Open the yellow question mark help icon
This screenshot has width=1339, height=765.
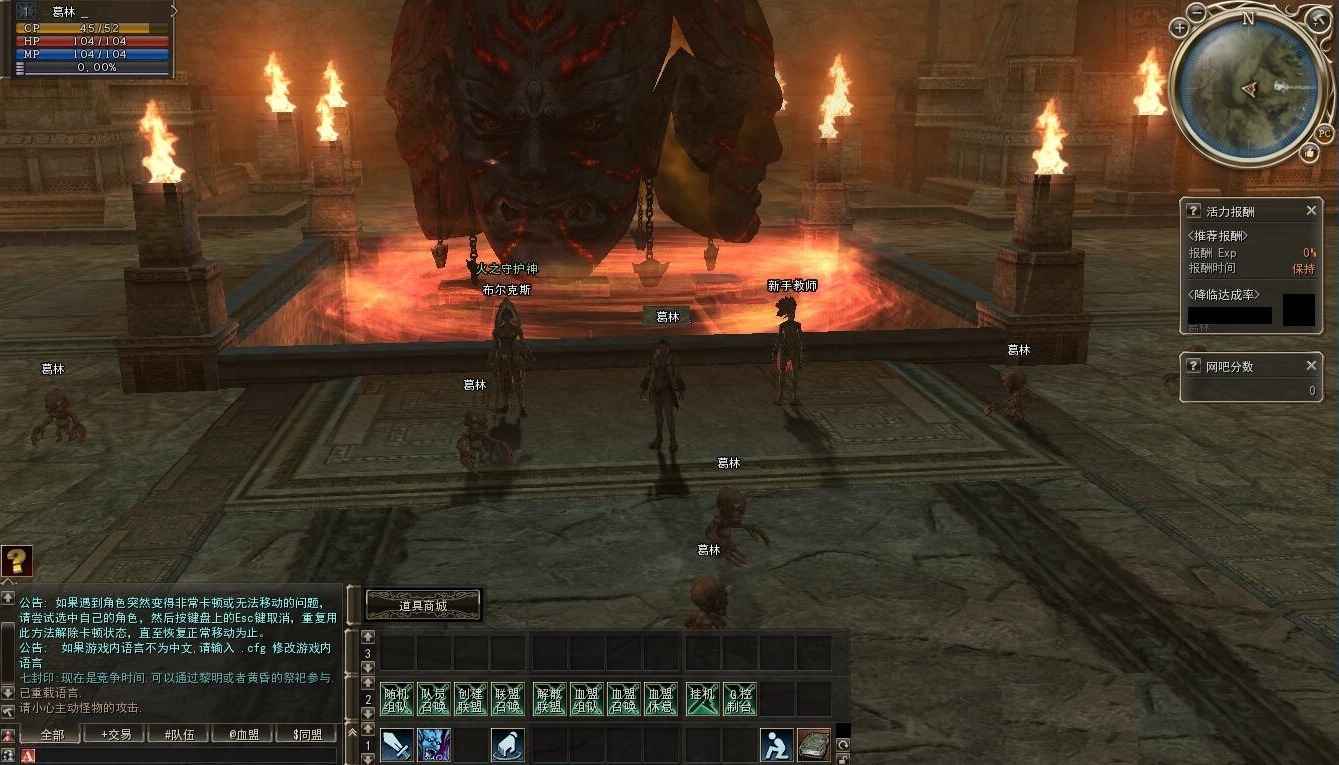coord(17,561)
